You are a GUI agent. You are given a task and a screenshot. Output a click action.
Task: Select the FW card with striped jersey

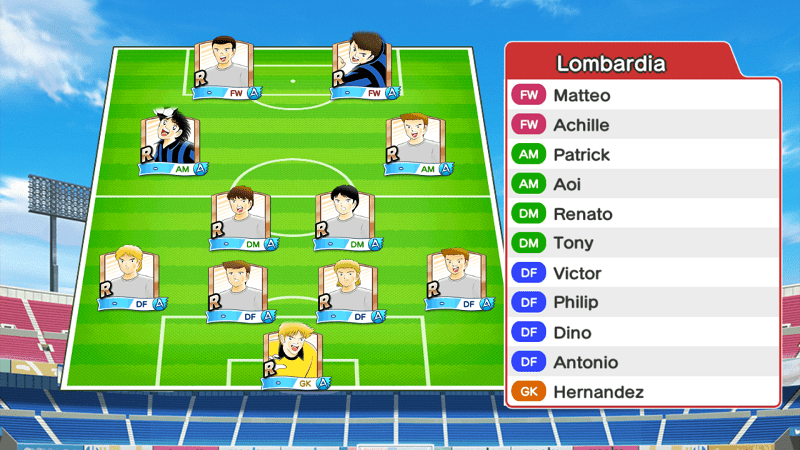pos(365,68)
